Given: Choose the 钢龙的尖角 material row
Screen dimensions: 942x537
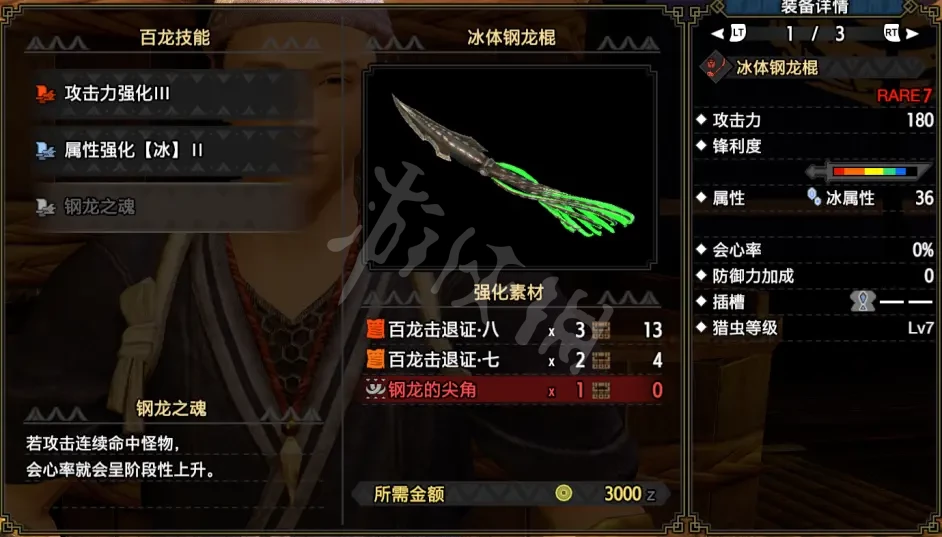Looking at the screenshot, I should (513, 390).
